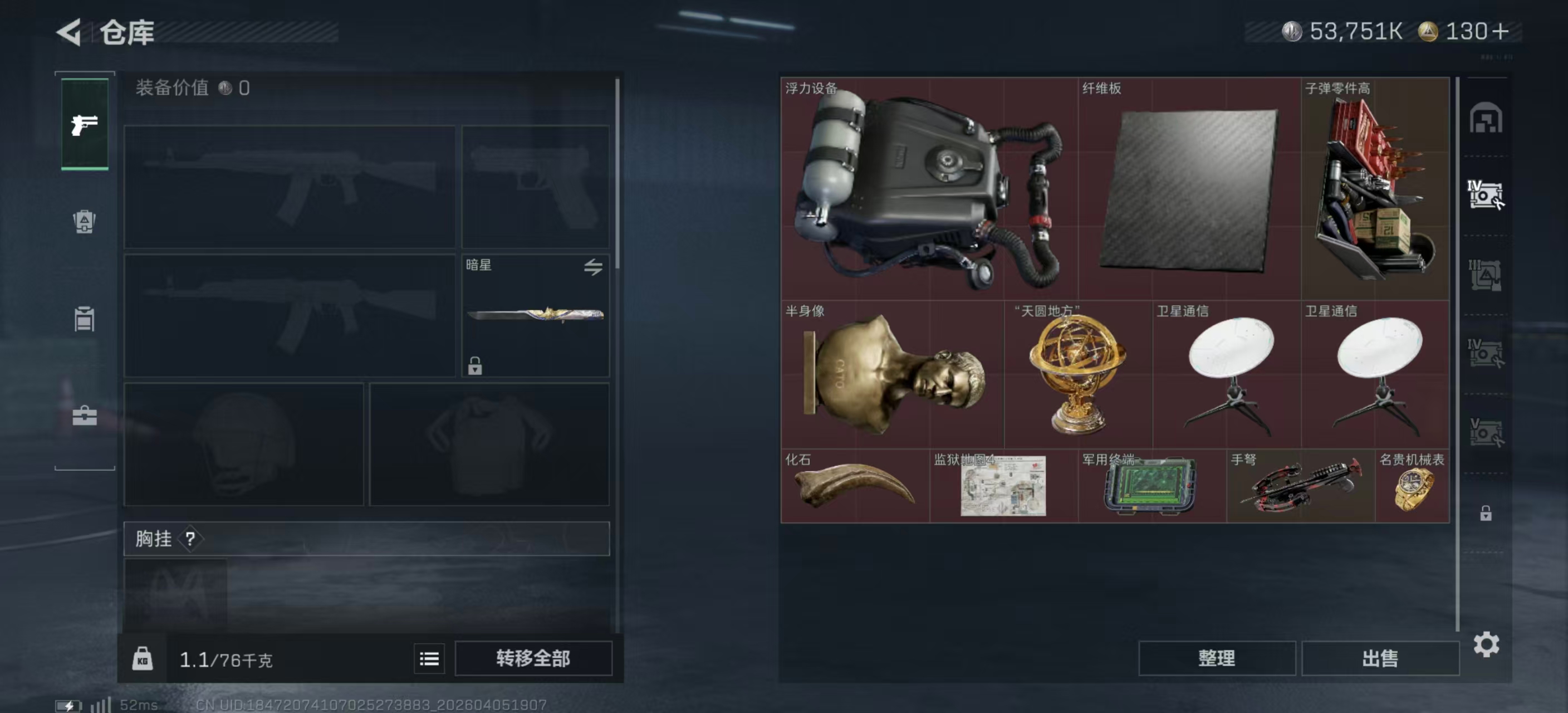Select the pistol weapons category in left sidebar
Screen dimensions: 1568x713
pos(85,124)
